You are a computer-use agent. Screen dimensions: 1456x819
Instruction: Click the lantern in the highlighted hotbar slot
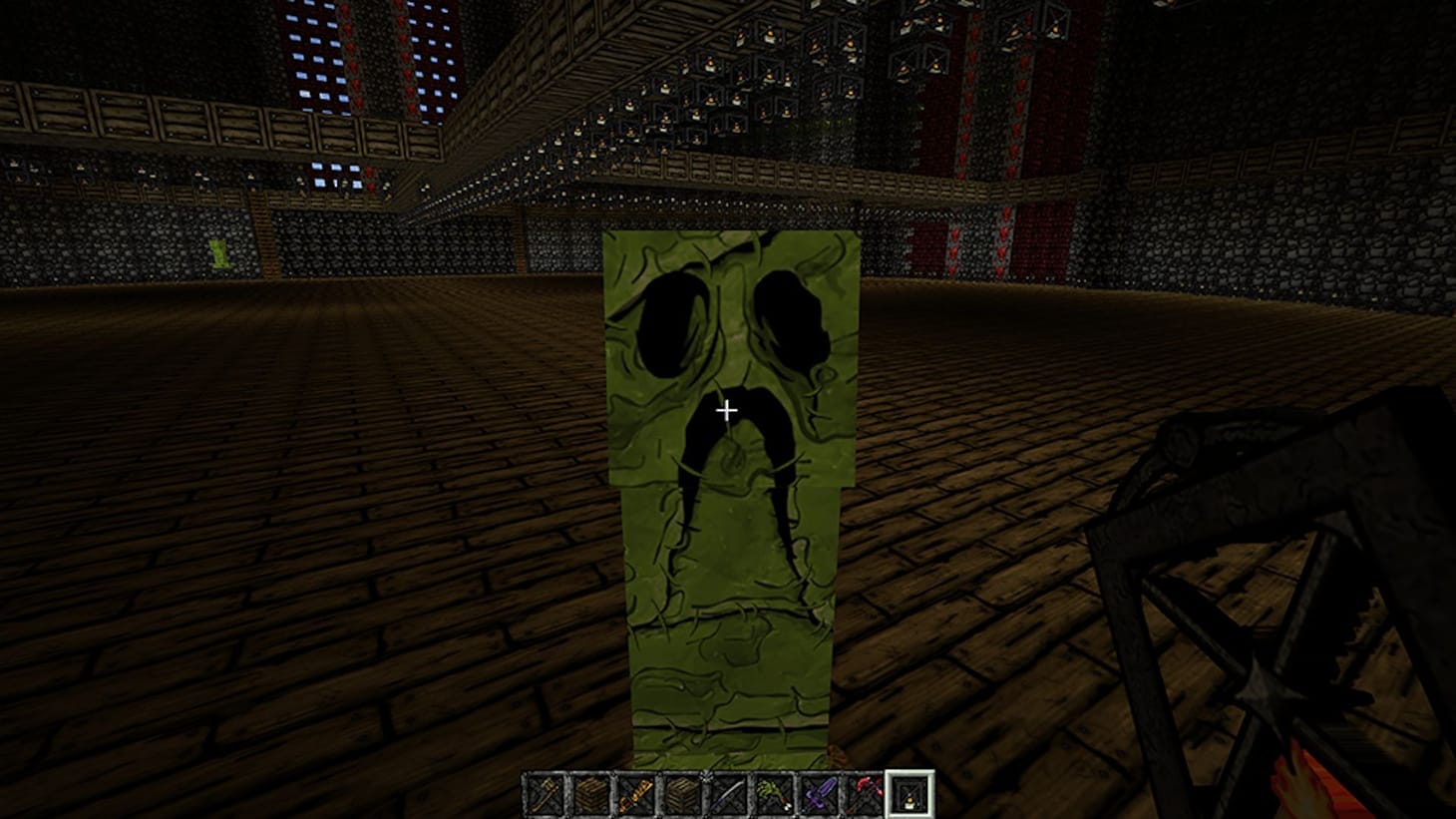tap(910, 791)
